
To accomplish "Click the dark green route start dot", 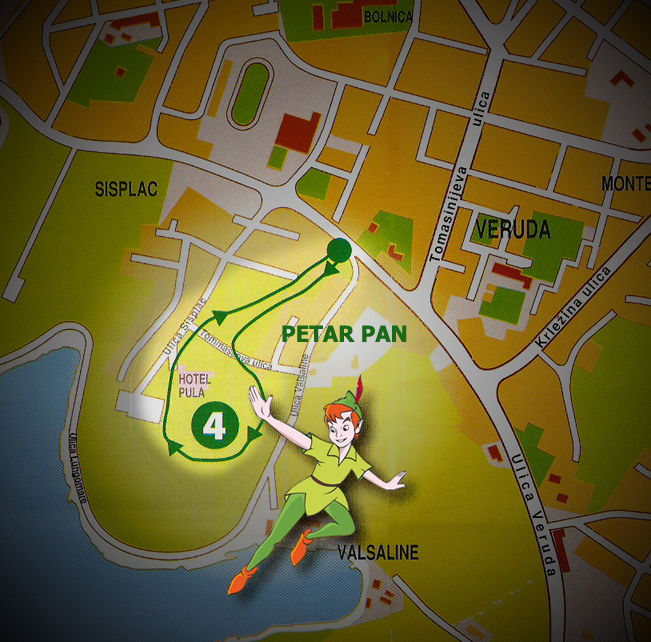I will [339, 251].
